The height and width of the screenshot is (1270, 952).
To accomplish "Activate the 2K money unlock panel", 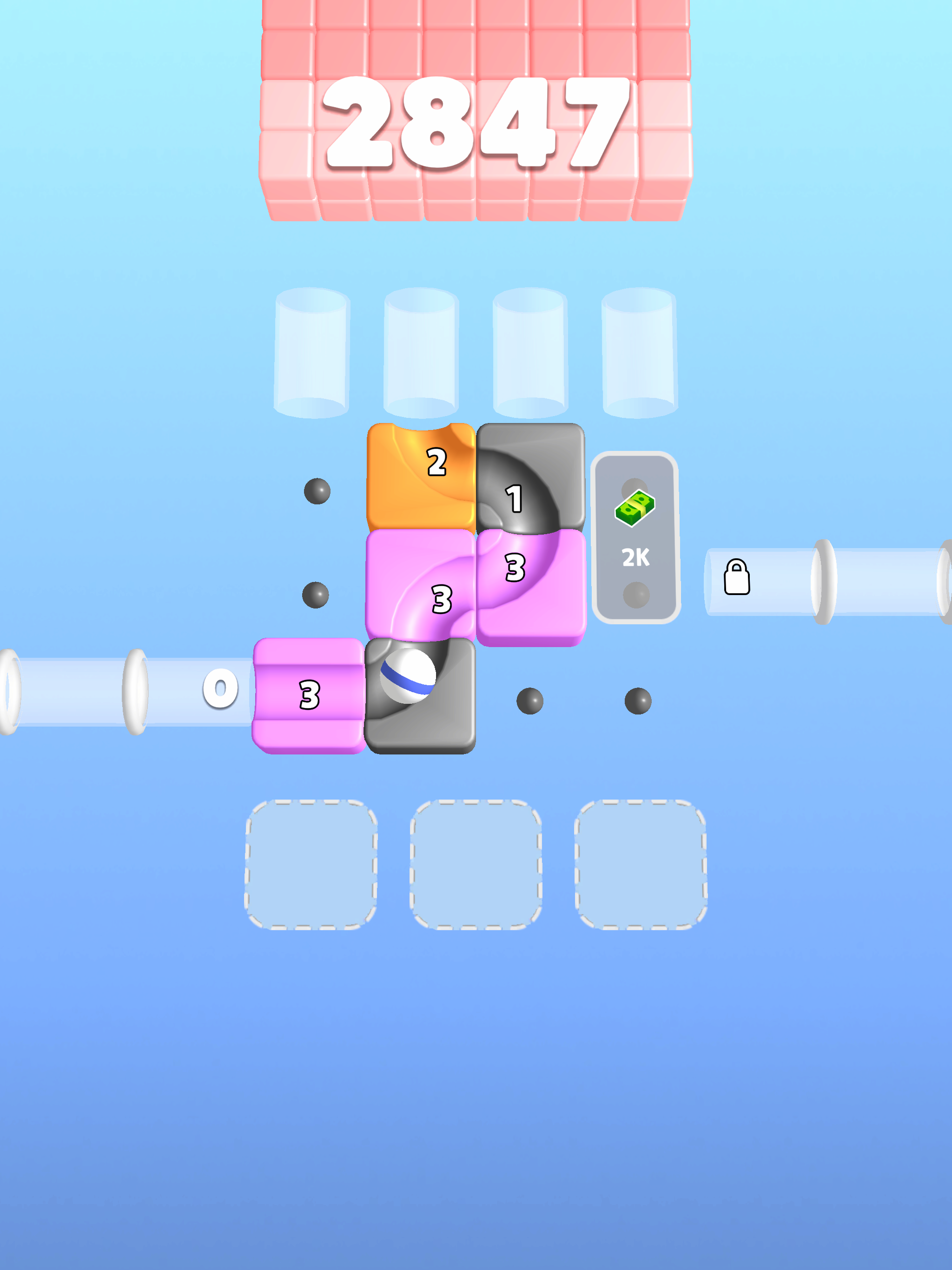I will click(x=635, y=540).
